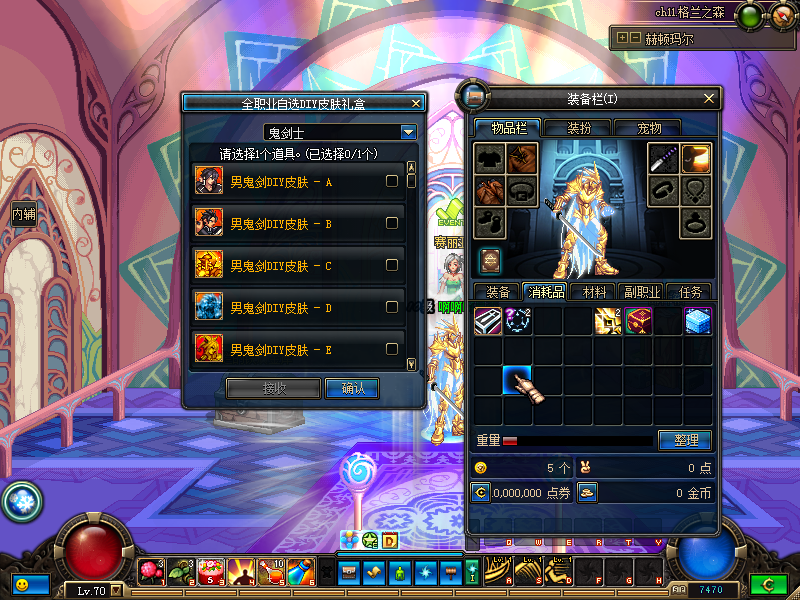Screen dimensions: 800x600
Task: Select the red gift box item slot
Action: point(638,322)
